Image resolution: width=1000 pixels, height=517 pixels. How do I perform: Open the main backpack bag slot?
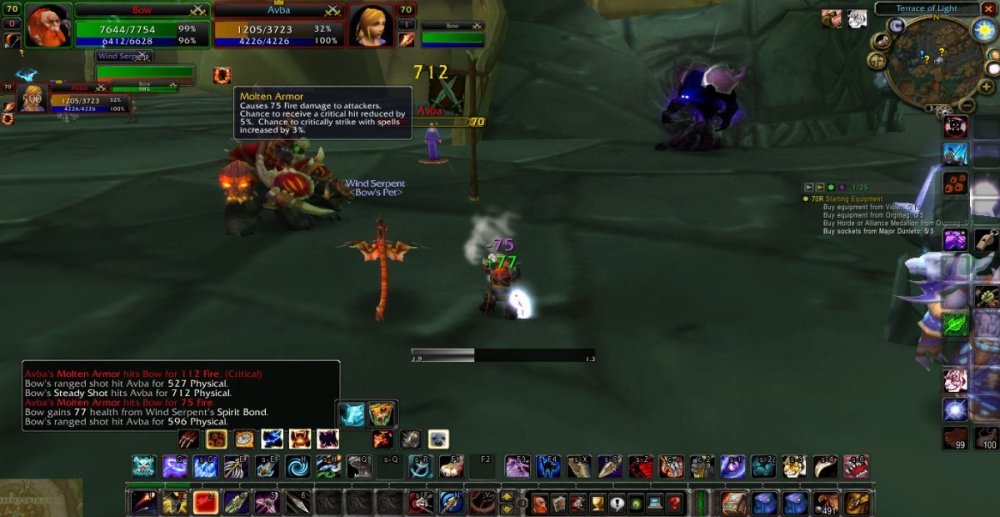[855, 503]
